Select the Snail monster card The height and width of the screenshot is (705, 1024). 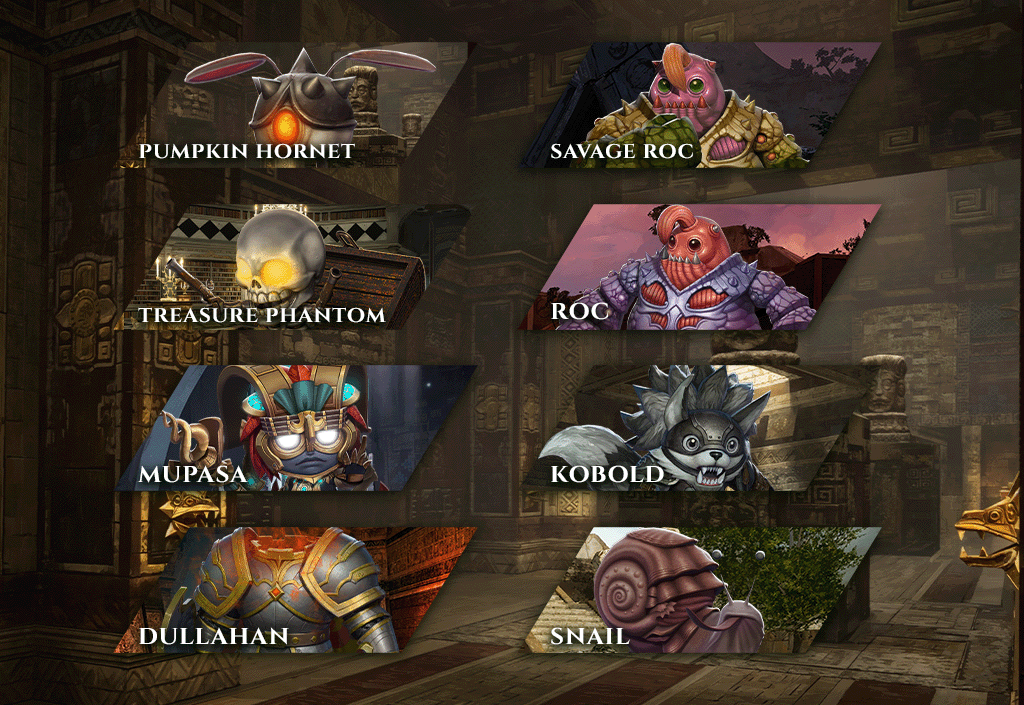click(700, 590)
